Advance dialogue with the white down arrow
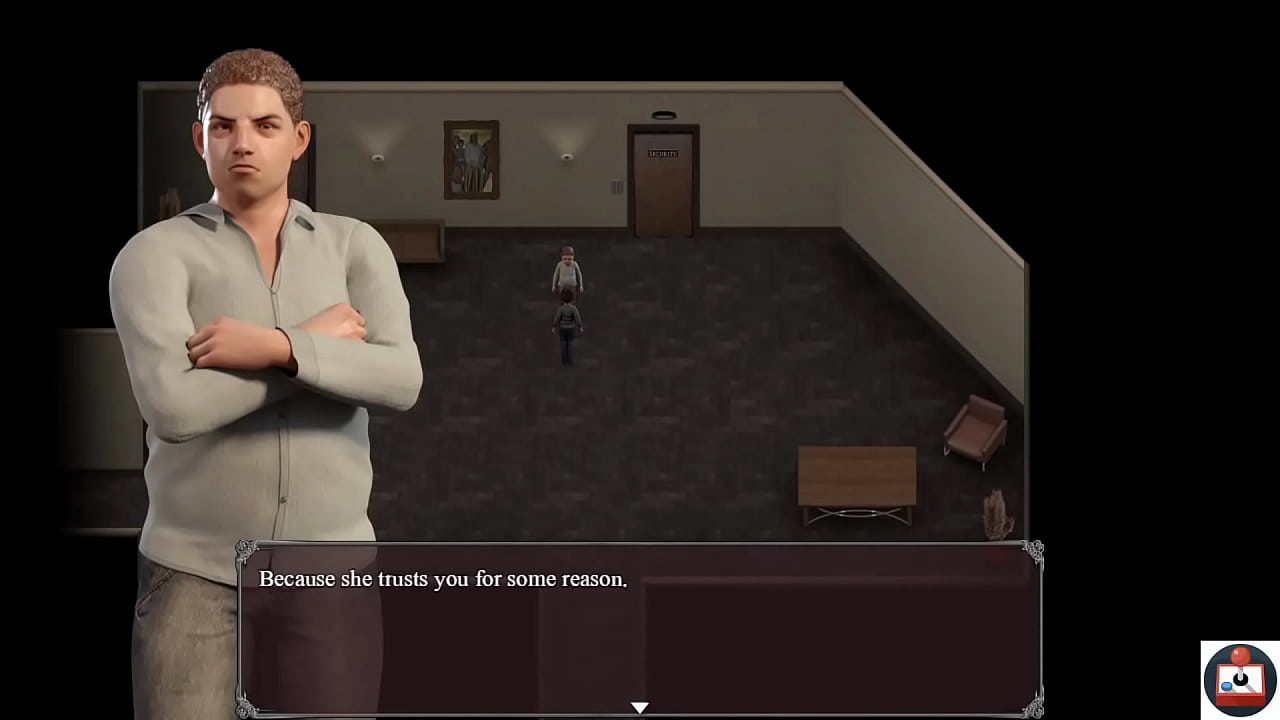Viewport: 1280px width, 720px height. (x=640, y=707)
